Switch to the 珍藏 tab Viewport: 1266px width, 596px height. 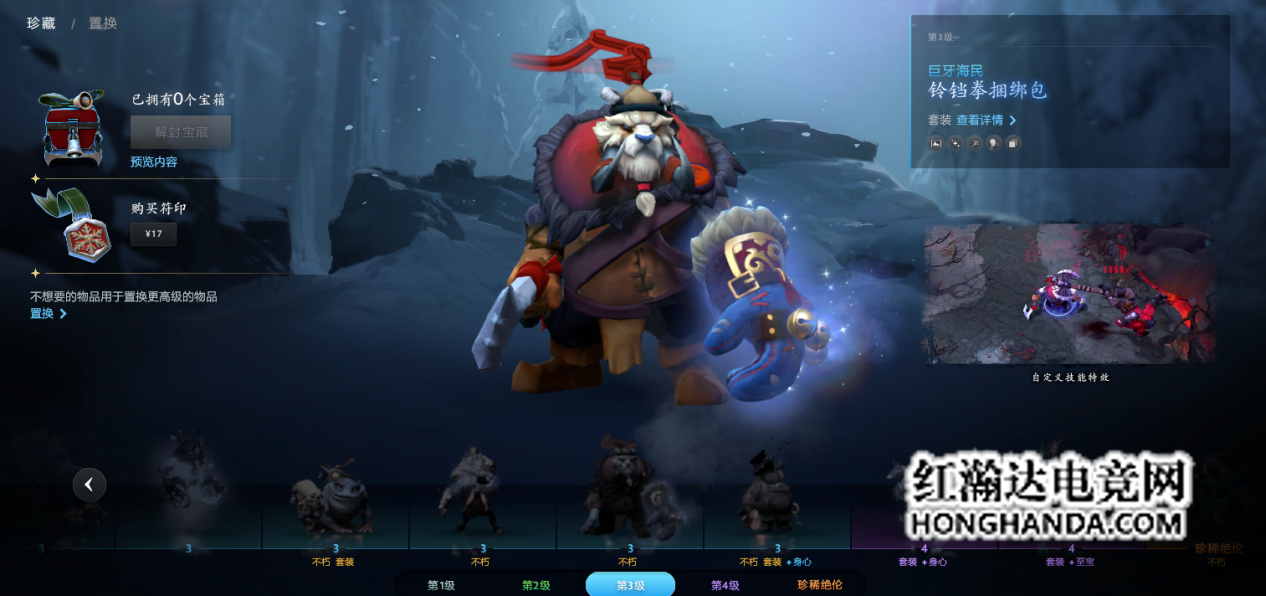41,23
